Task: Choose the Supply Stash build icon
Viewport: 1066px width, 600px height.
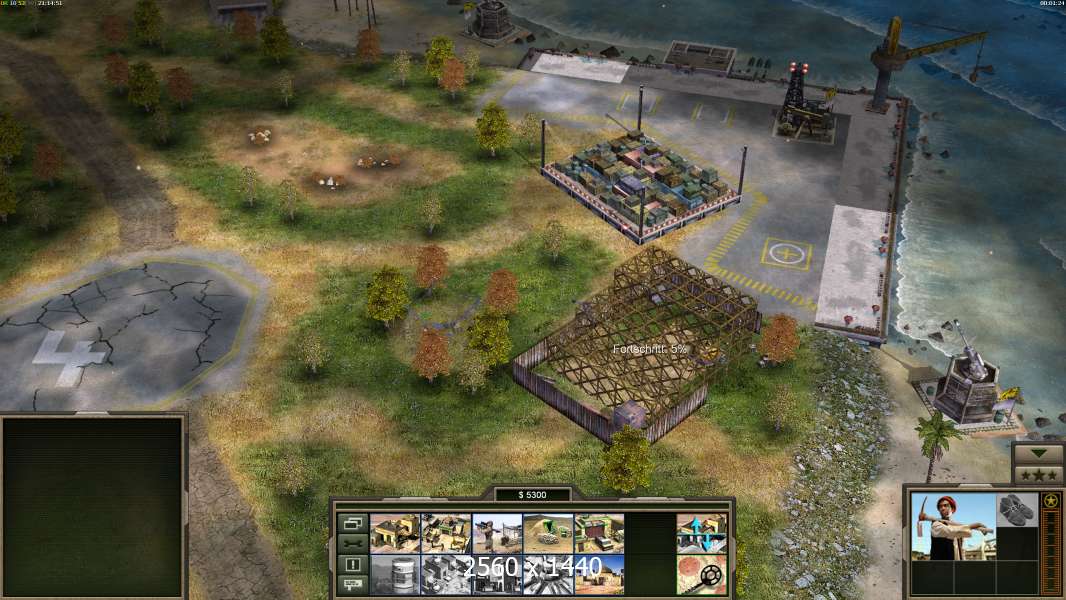Action: point(446,534)
